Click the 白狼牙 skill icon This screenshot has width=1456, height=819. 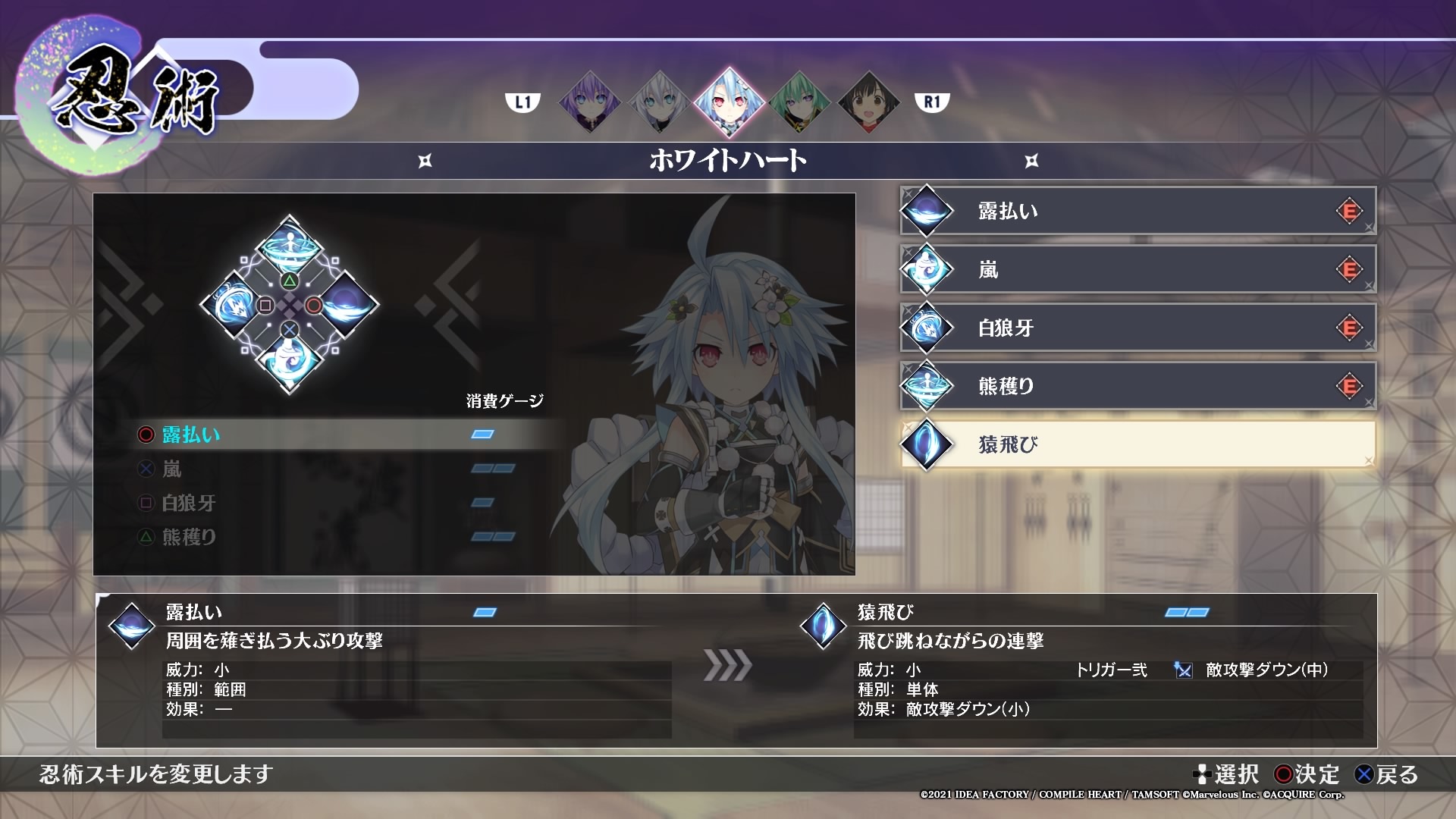(x=927, y=328)
